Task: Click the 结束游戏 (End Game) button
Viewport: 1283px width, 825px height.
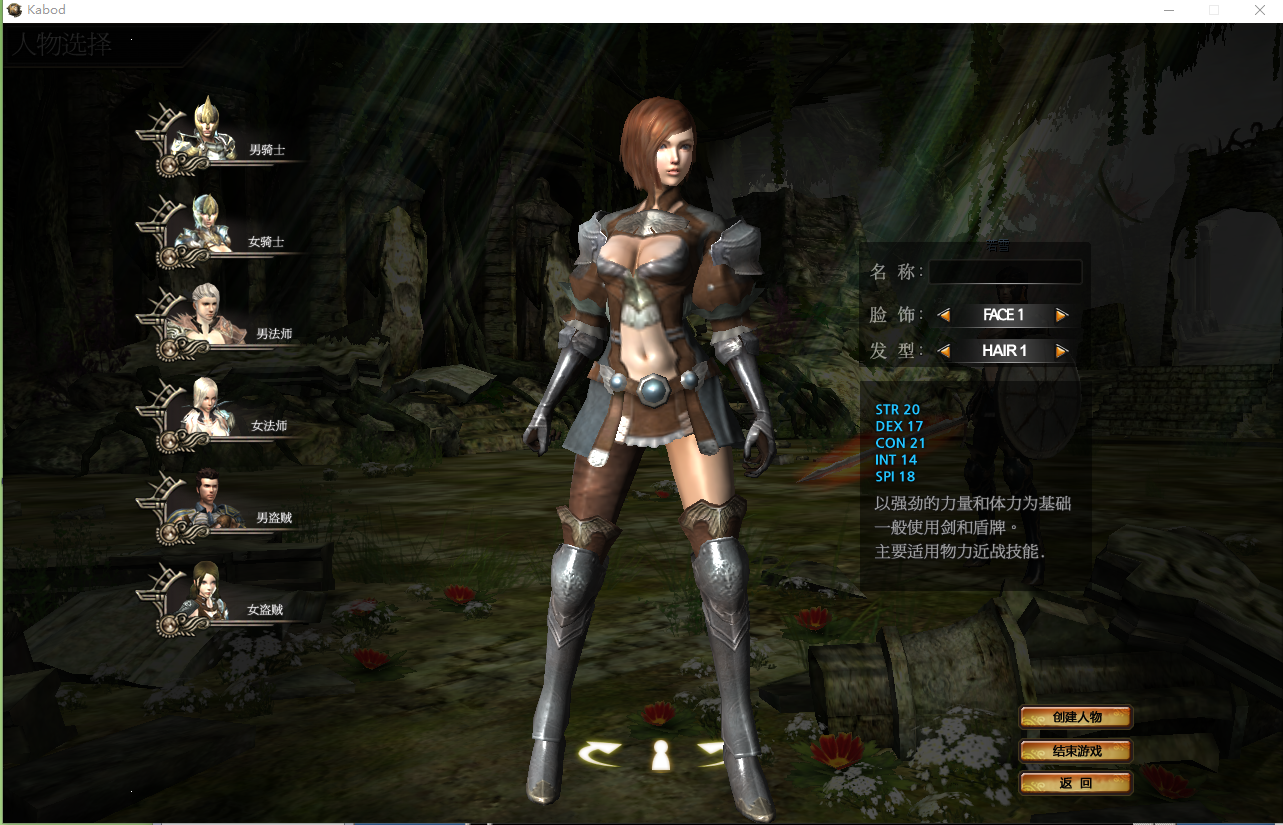Action: tap(1075, 750)
